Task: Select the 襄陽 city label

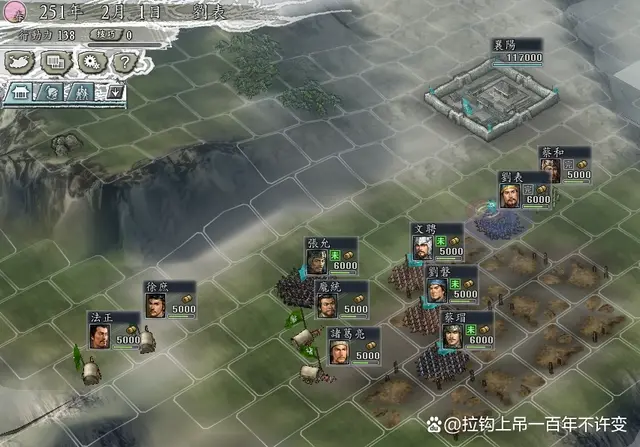Action: (x=517, y=51)
